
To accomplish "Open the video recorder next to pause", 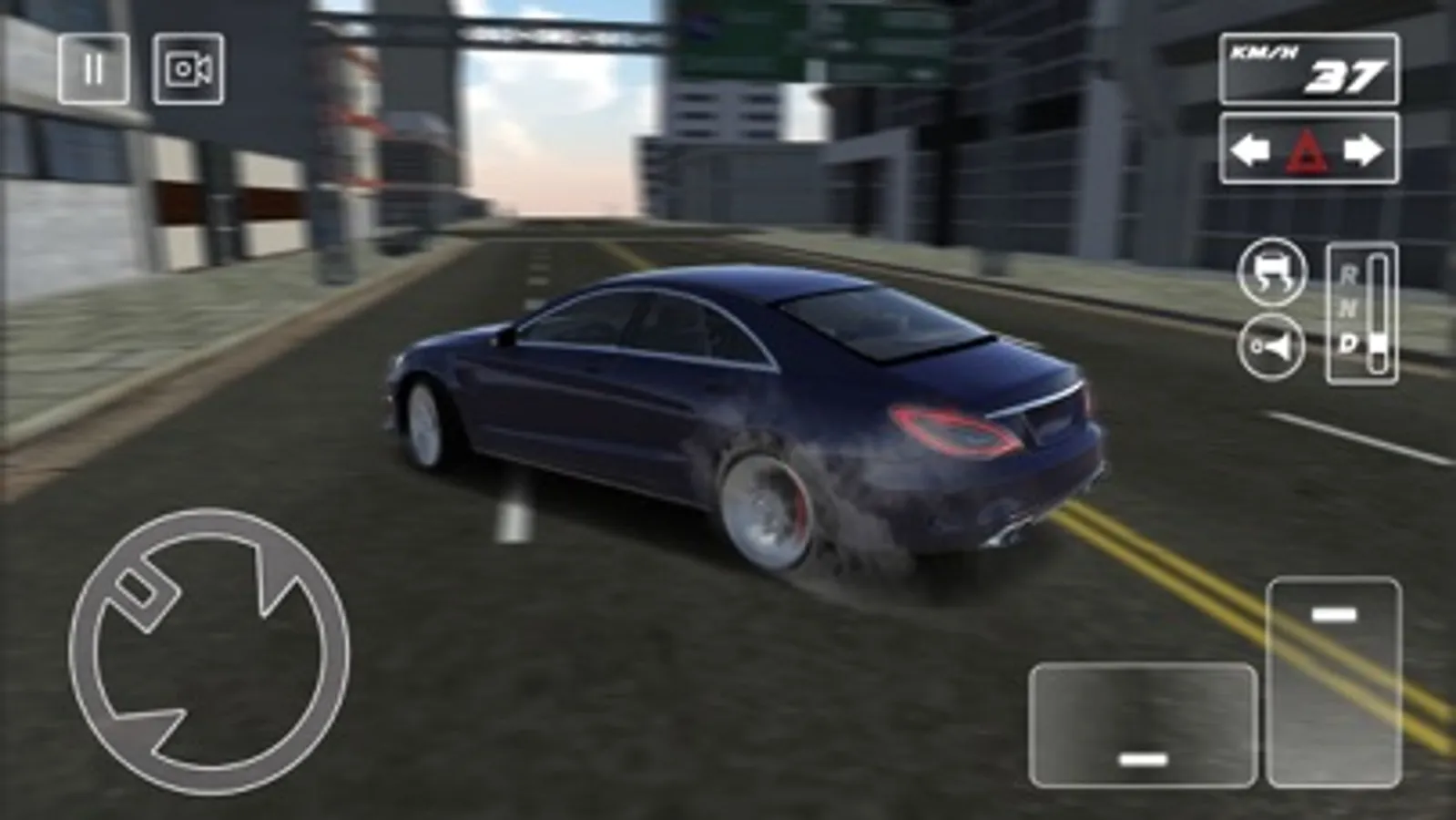I will click(187, 68).
